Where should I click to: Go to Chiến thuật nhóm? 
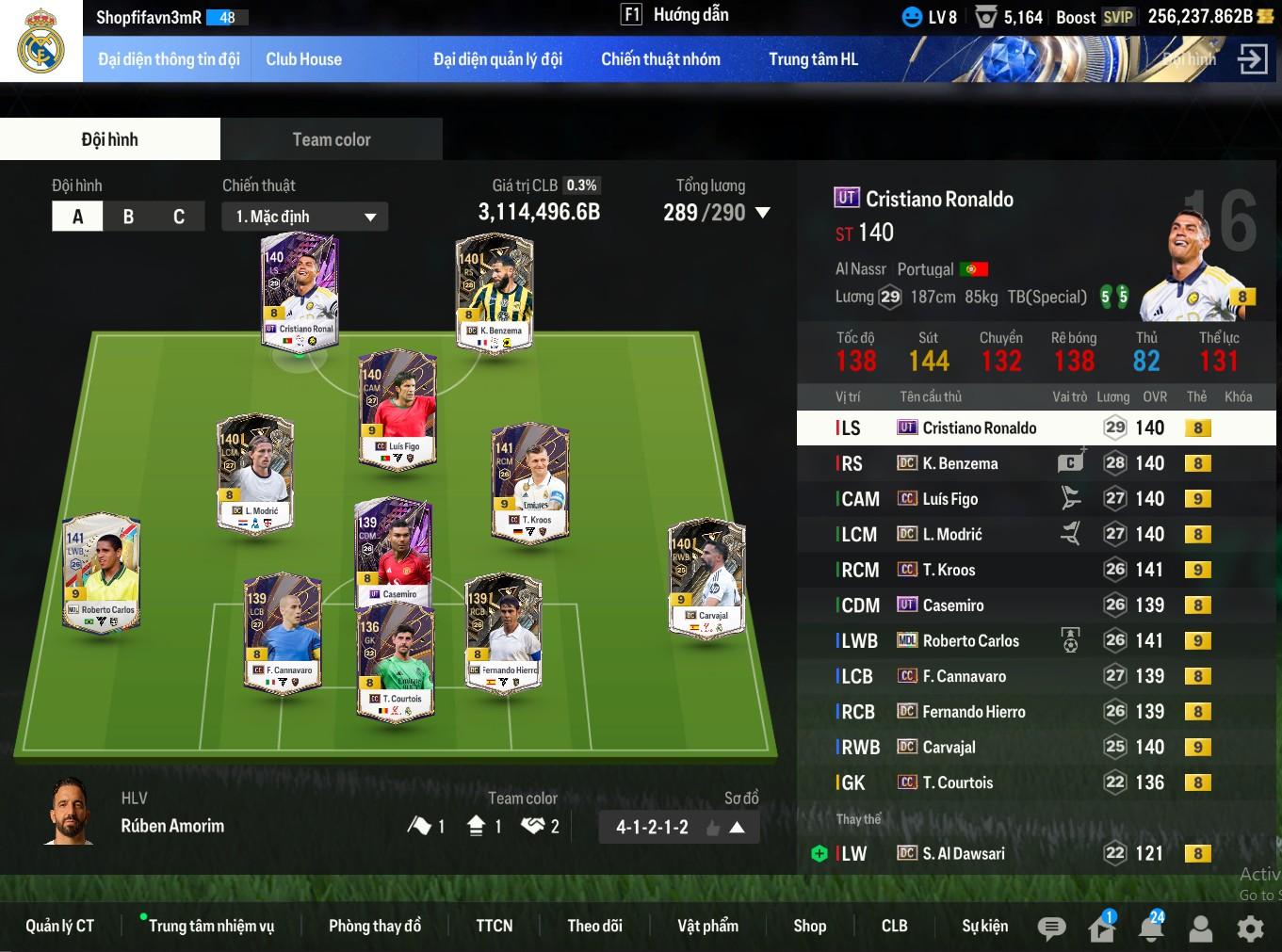pos(660,59)
